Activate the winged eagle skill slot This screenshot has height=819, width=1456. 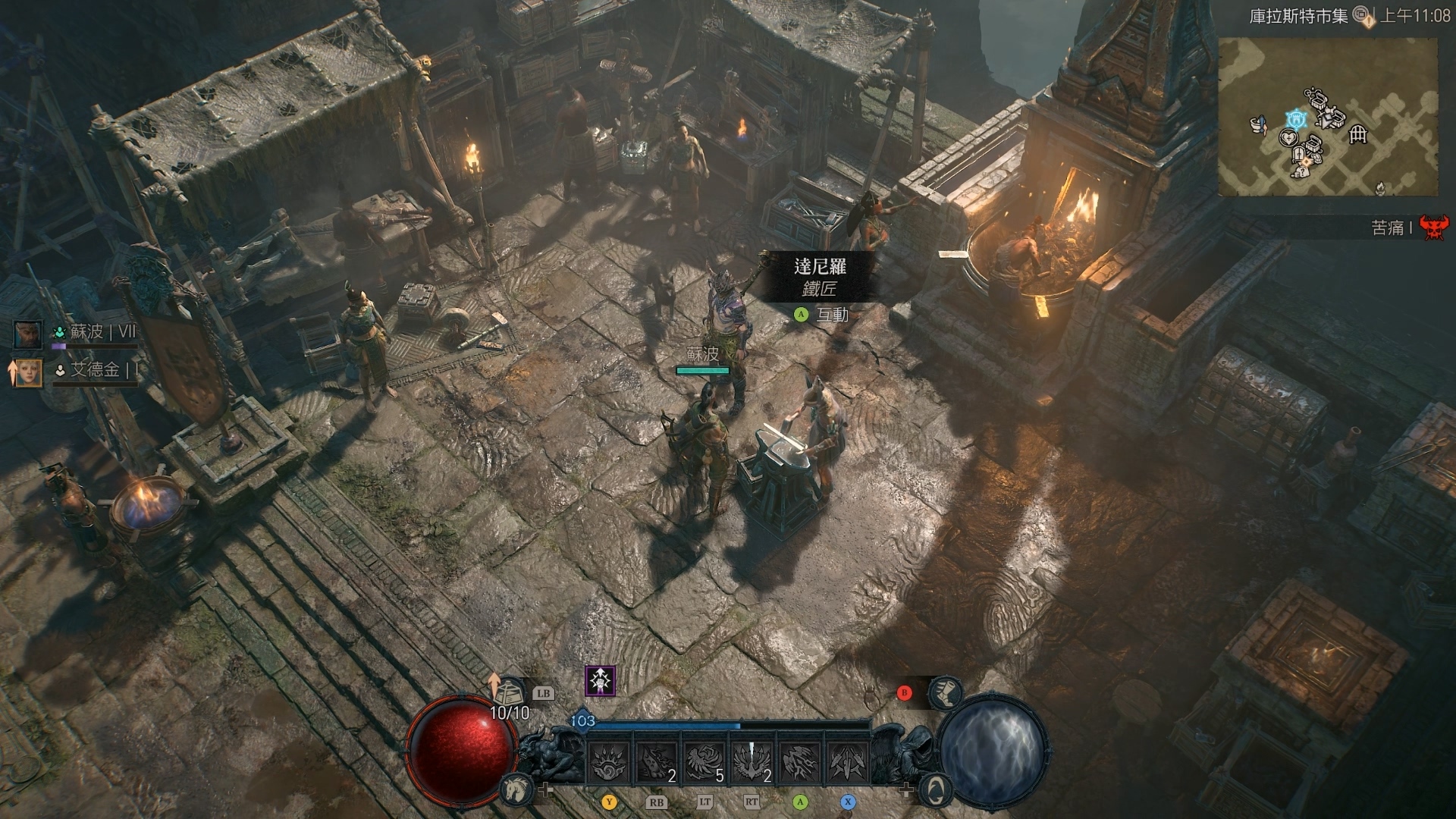pyautogui.click(x=752, y=761)
